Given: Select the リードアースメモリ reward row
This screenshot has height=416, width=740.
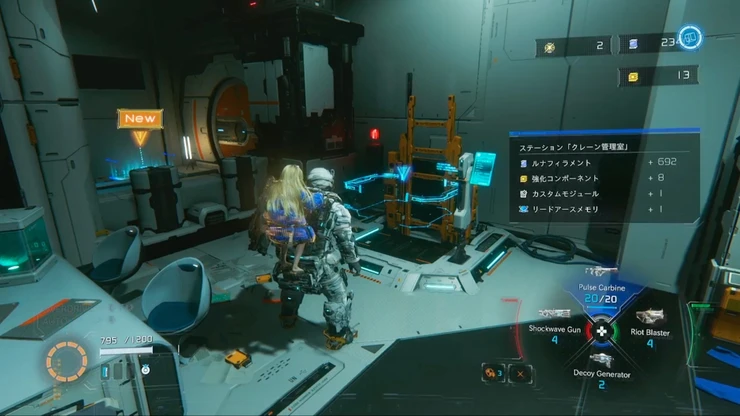Looking at the screenshot, I should (603, 210).
